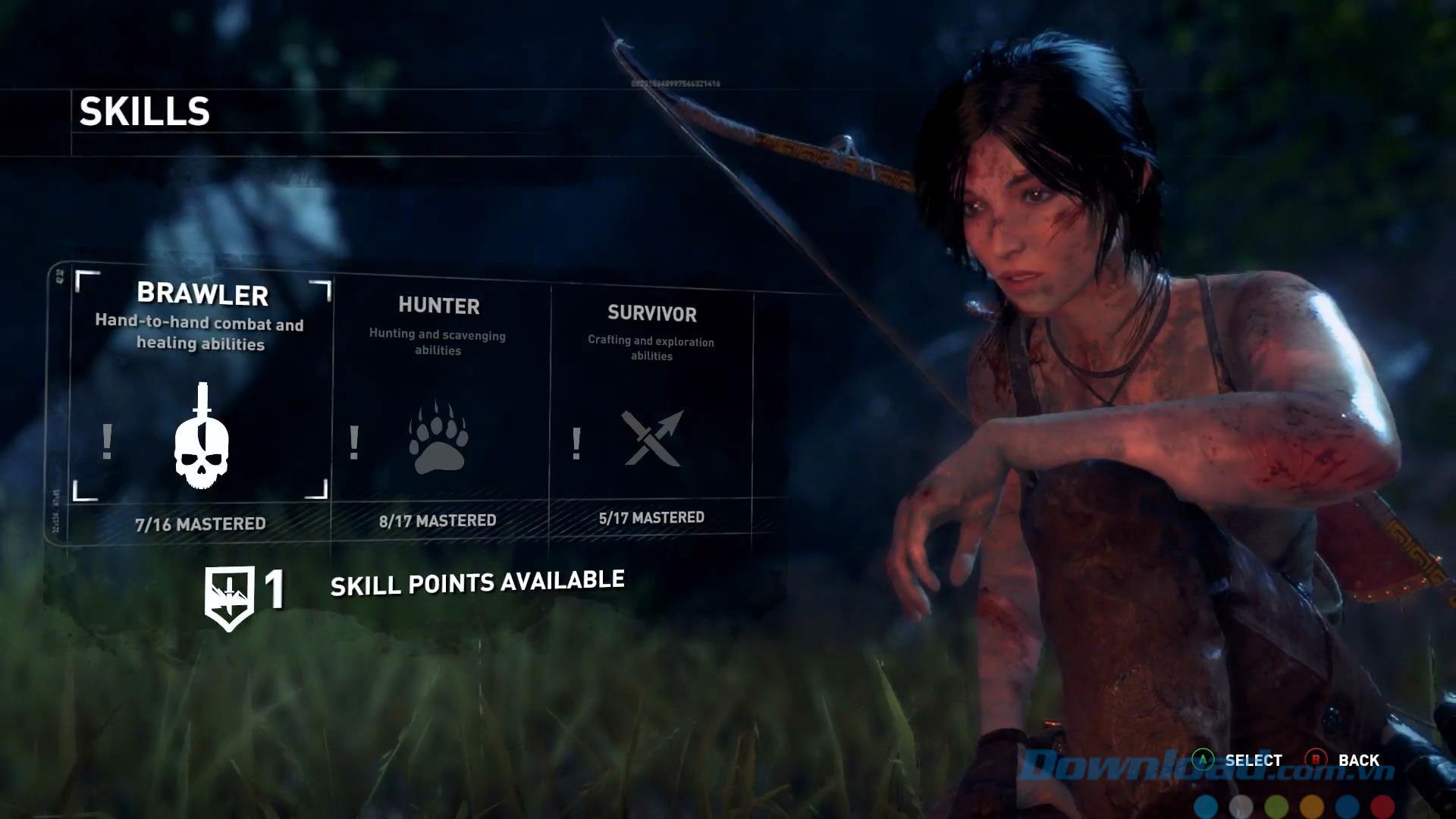
Task: Click the Select prompt label
Action: [1253, 760]
